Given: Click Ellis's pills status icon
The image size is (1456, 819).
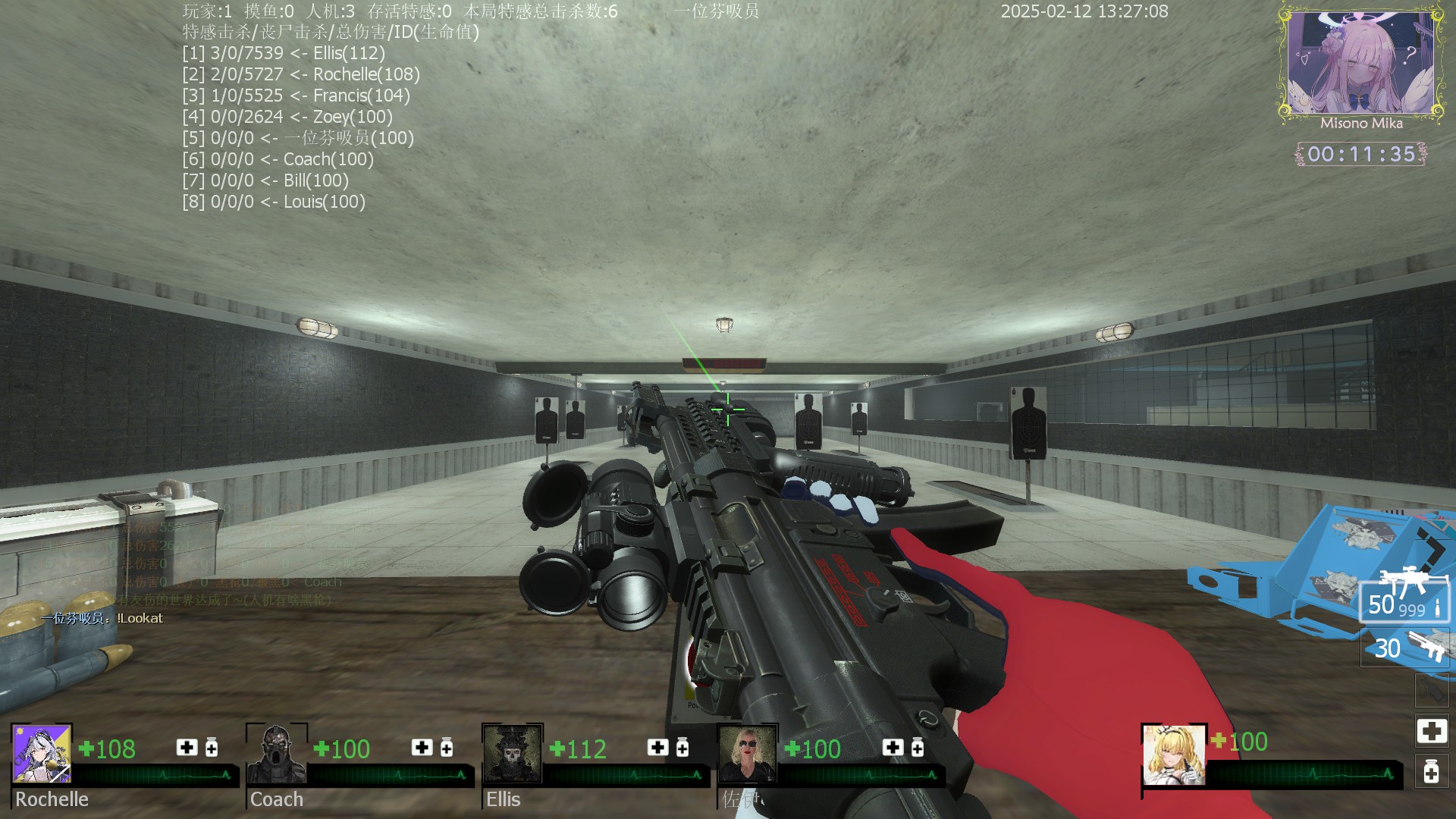Looking at the screenshot, I should click(x=682, y=748).
